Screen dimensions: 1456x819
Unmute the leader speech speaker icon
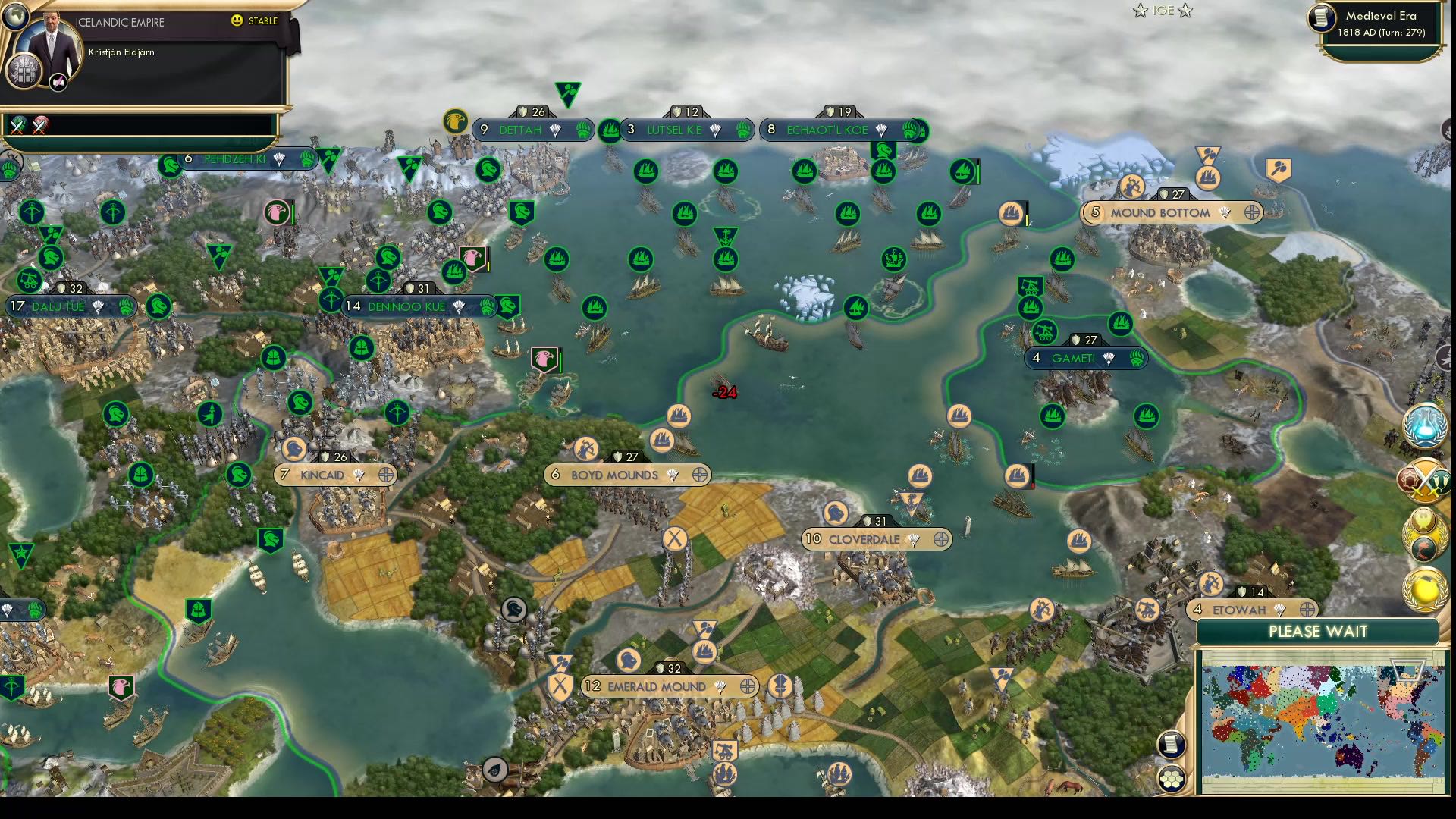[58, 83]
